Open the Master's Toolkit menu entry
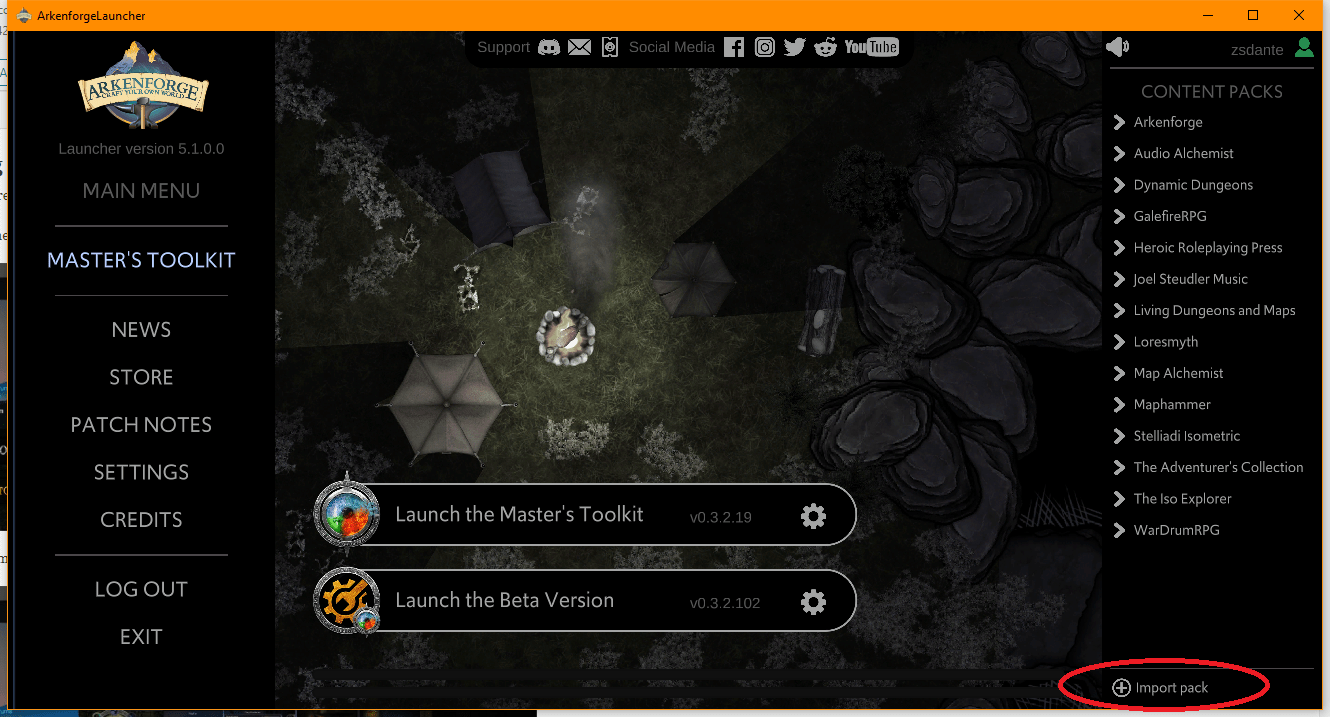 tap(141, 260)
